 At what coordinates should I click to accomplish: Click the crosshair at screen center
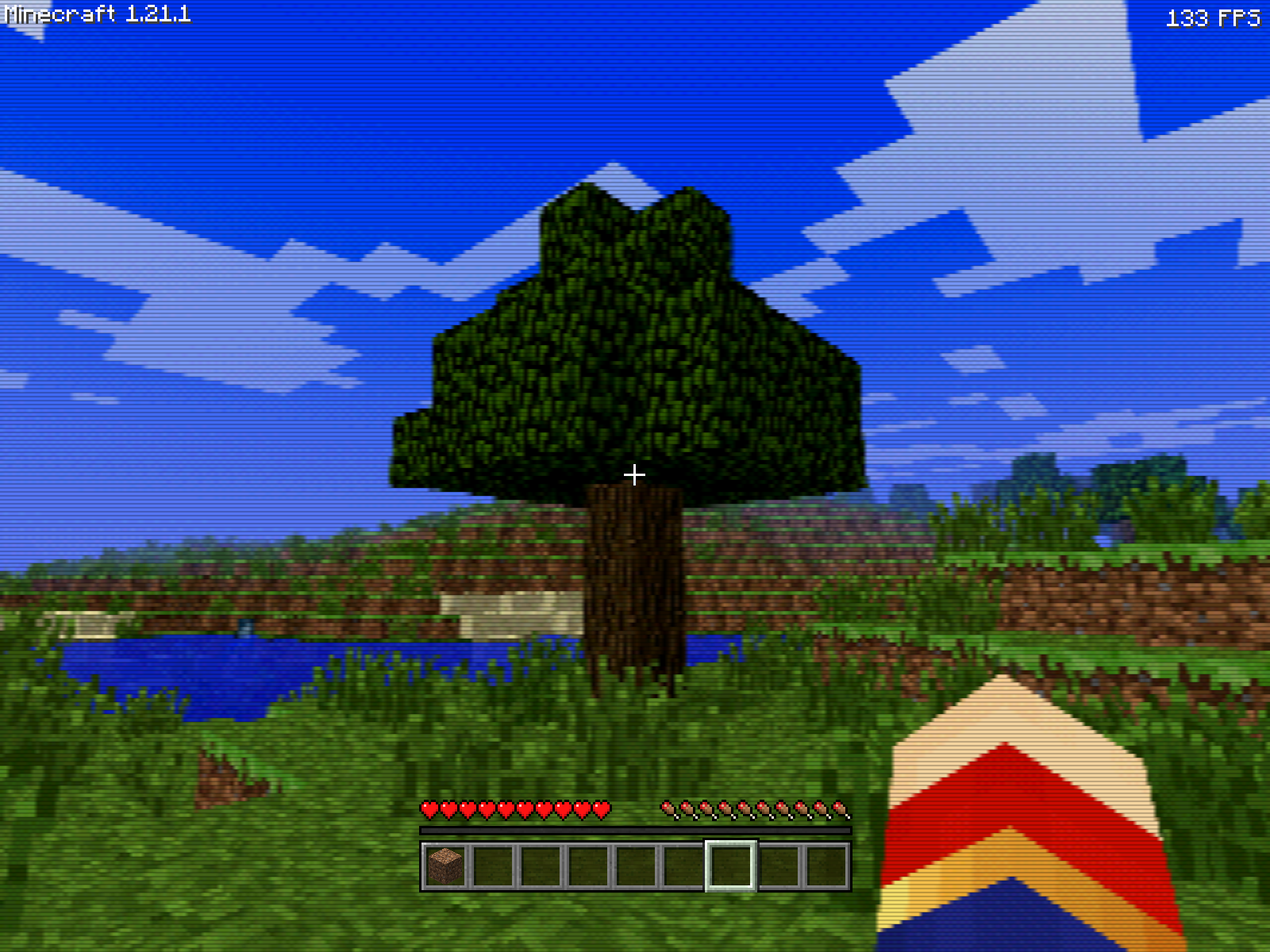[x=635, y=474]
